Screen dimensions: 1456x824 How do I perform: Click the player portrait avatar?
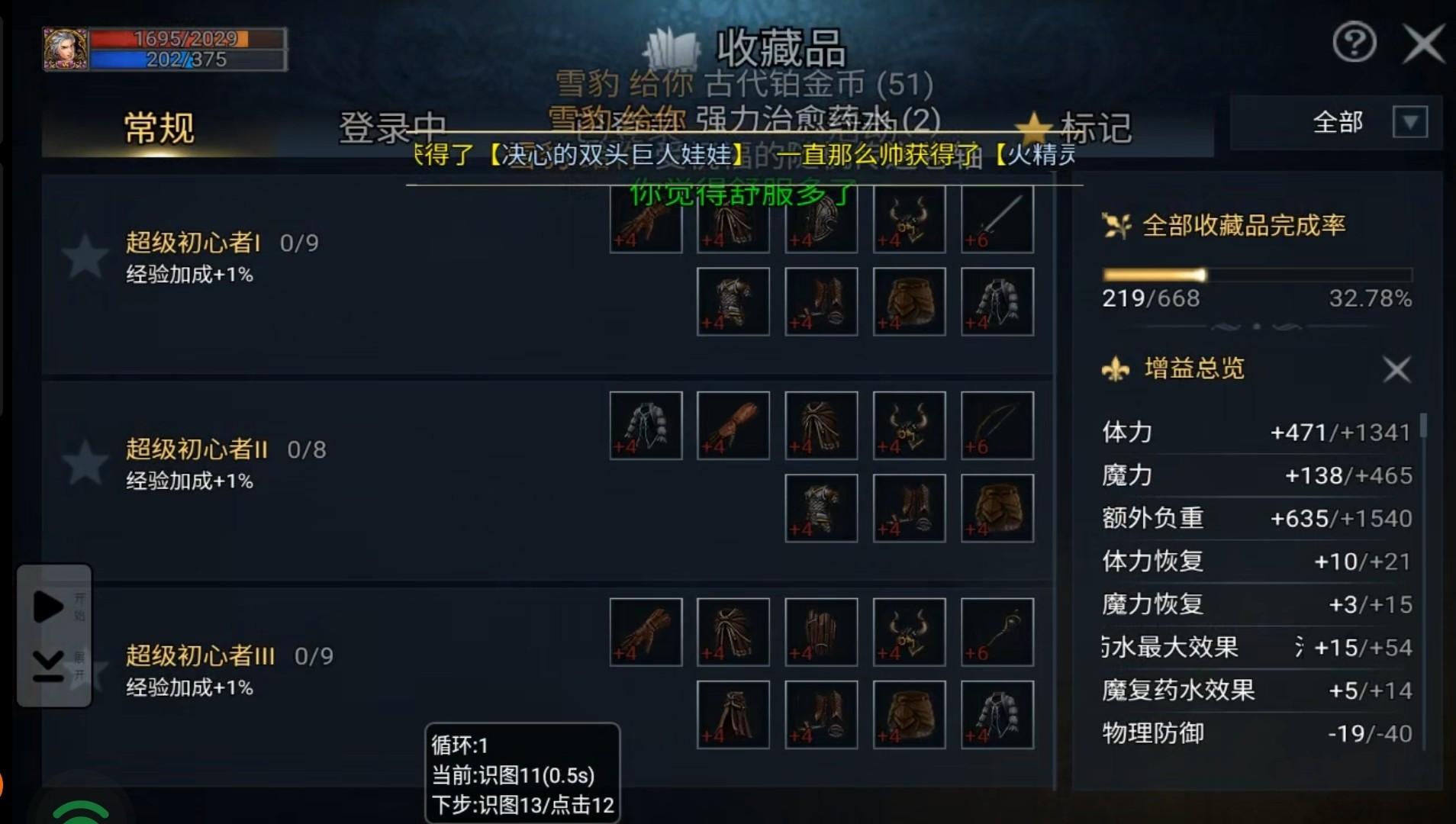pos(66,49)
